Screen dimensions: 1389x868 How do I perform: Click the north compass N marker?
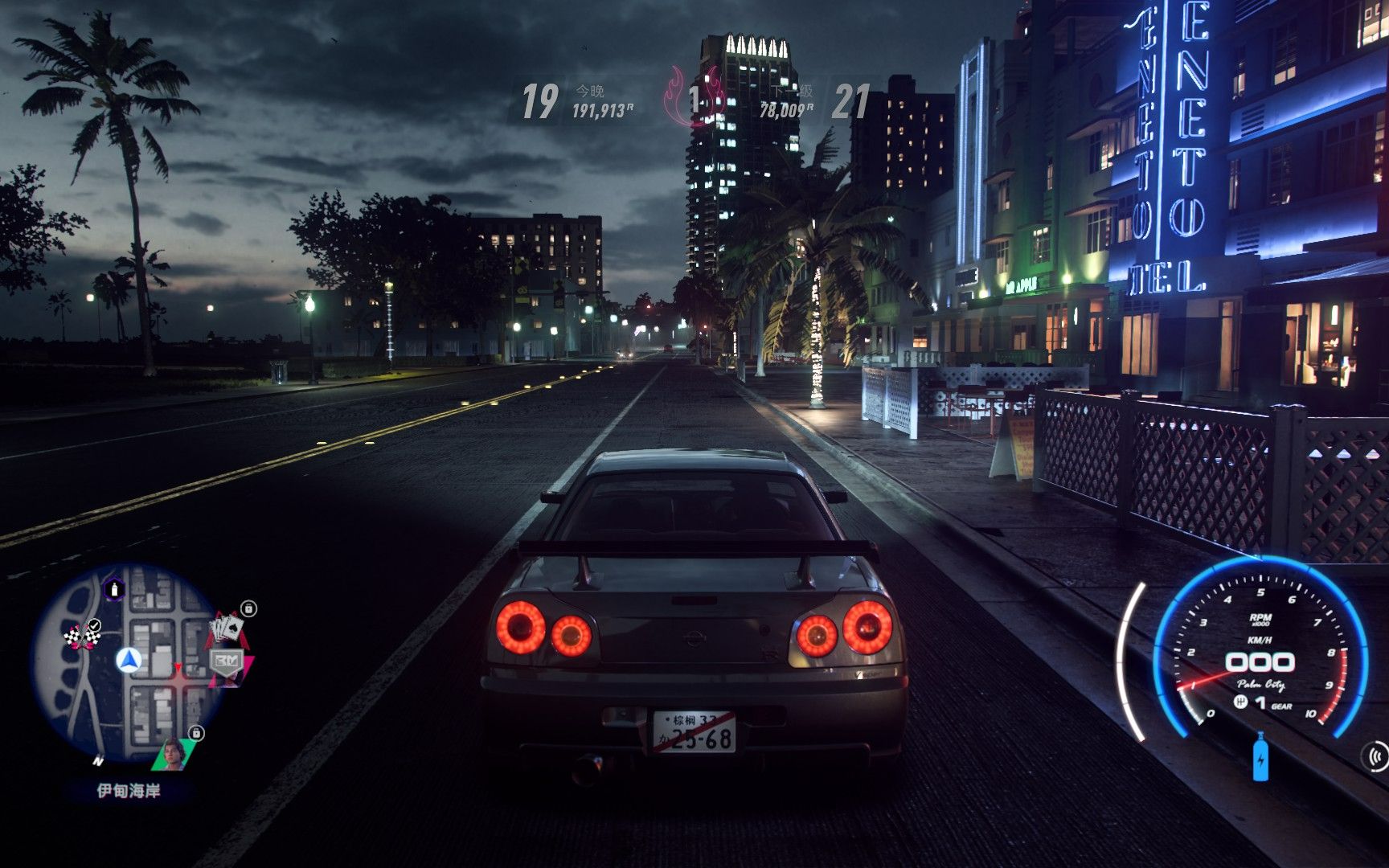pyautogui.click(x=99, y=762)
